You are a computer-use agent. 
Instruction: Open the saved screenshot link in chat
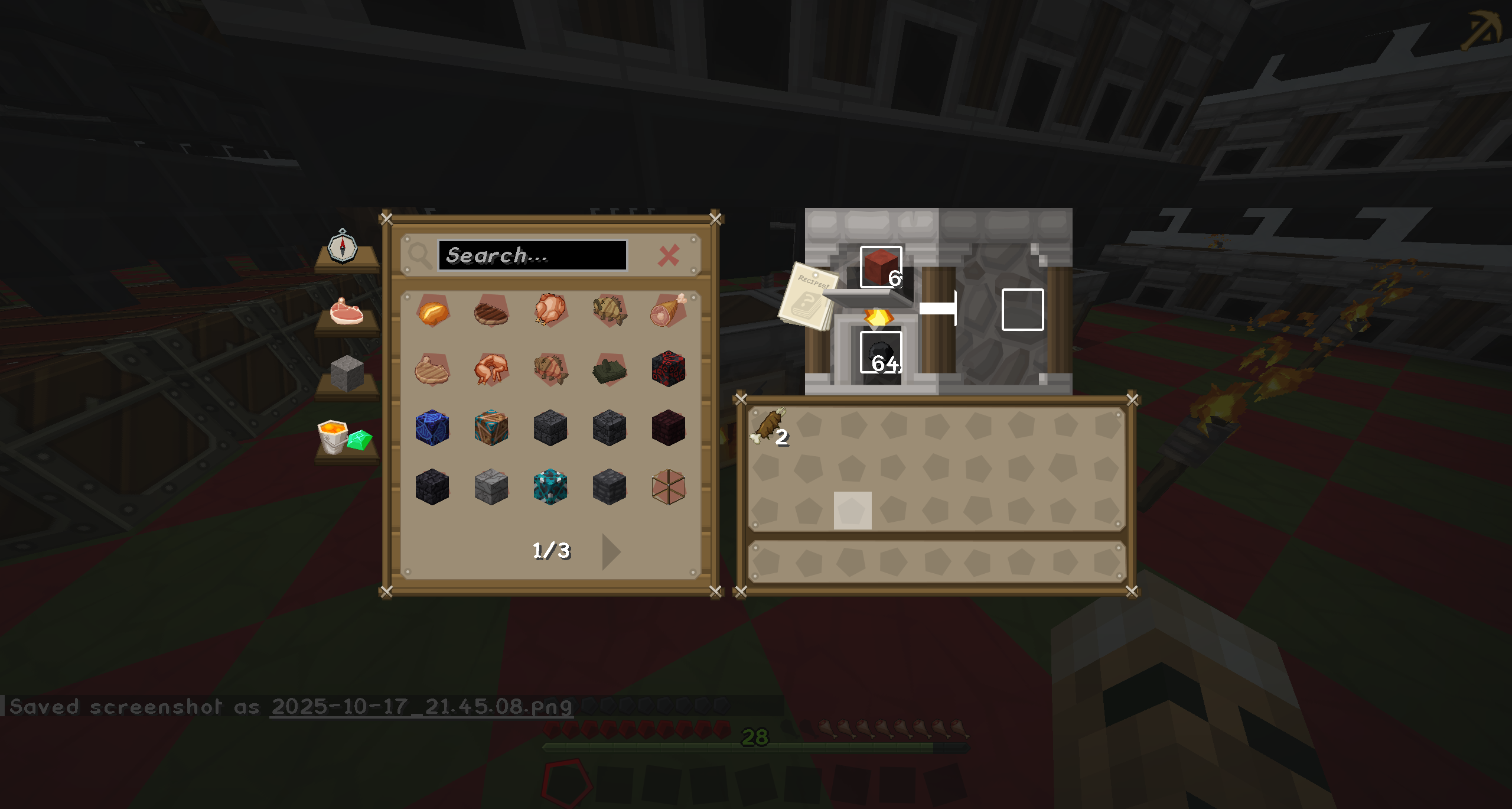(421, 706)
